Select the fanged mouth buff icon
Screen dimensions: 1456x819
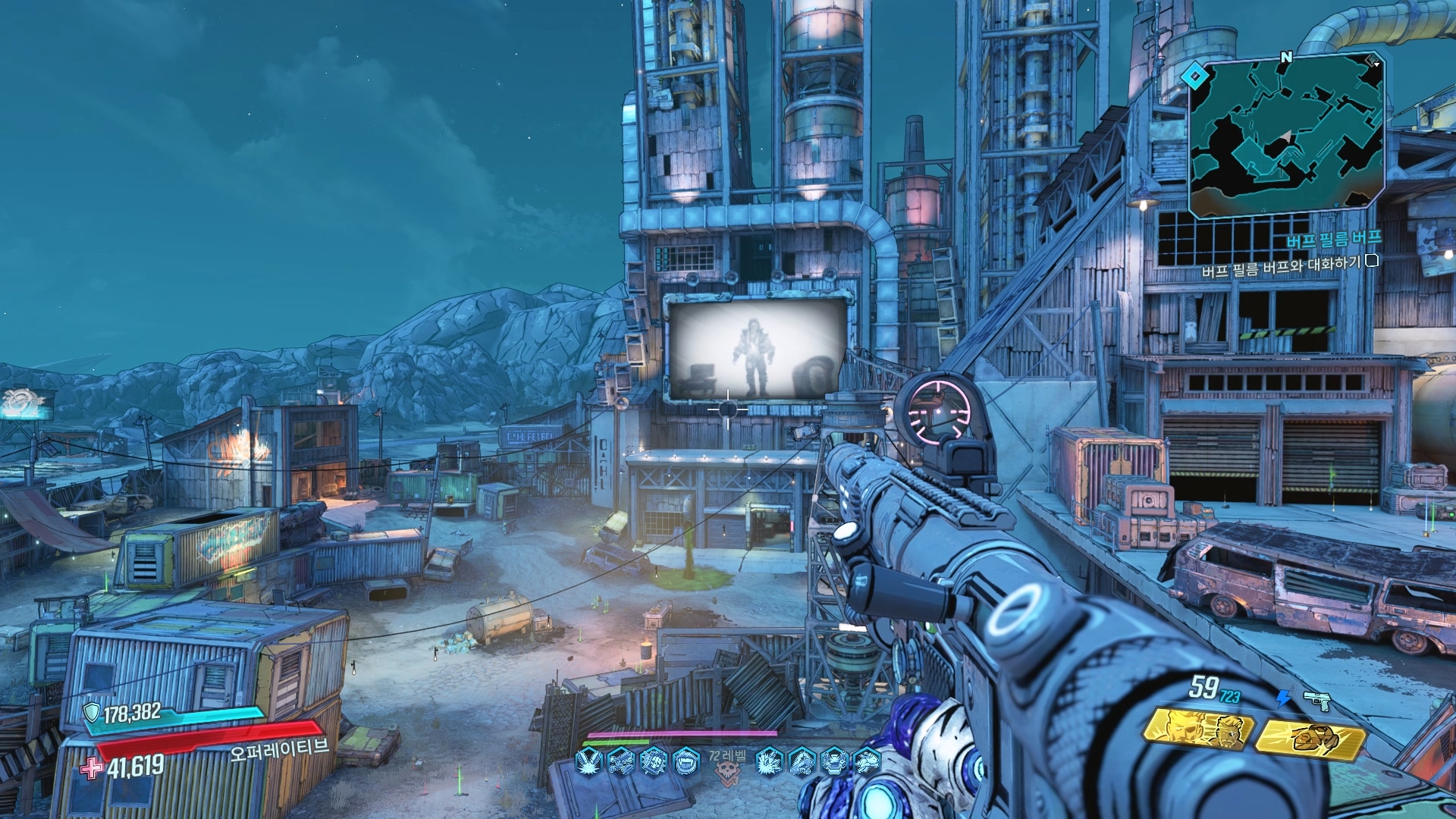(686, 760)
